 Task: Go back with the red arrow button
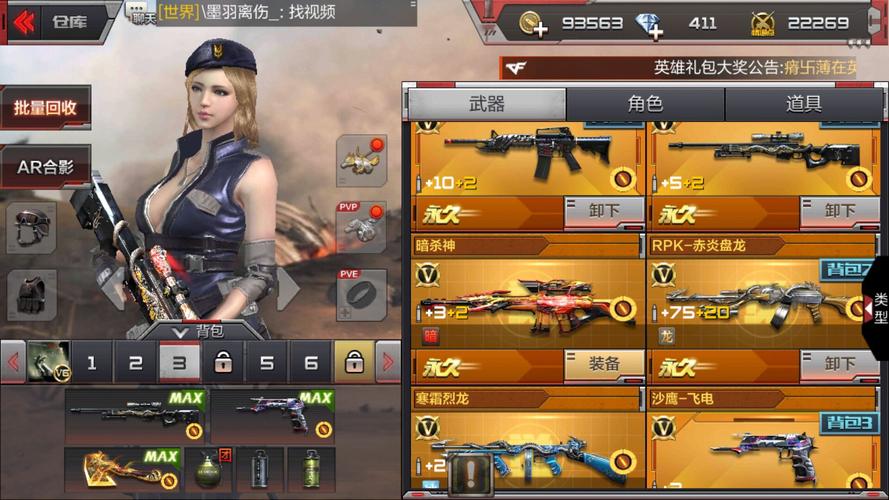click(24, 22)
